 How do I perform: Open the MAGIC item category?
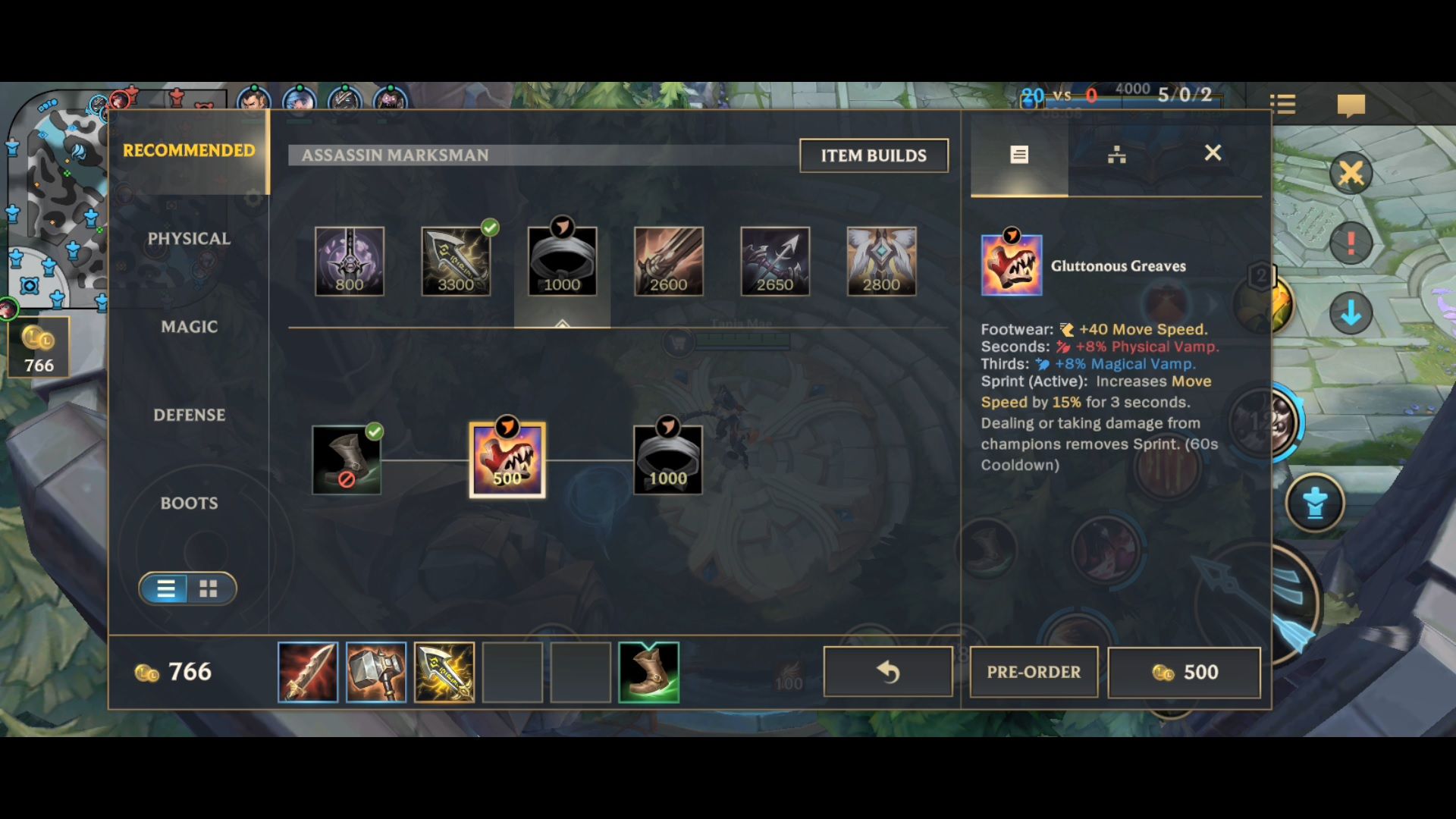(189, 326)
